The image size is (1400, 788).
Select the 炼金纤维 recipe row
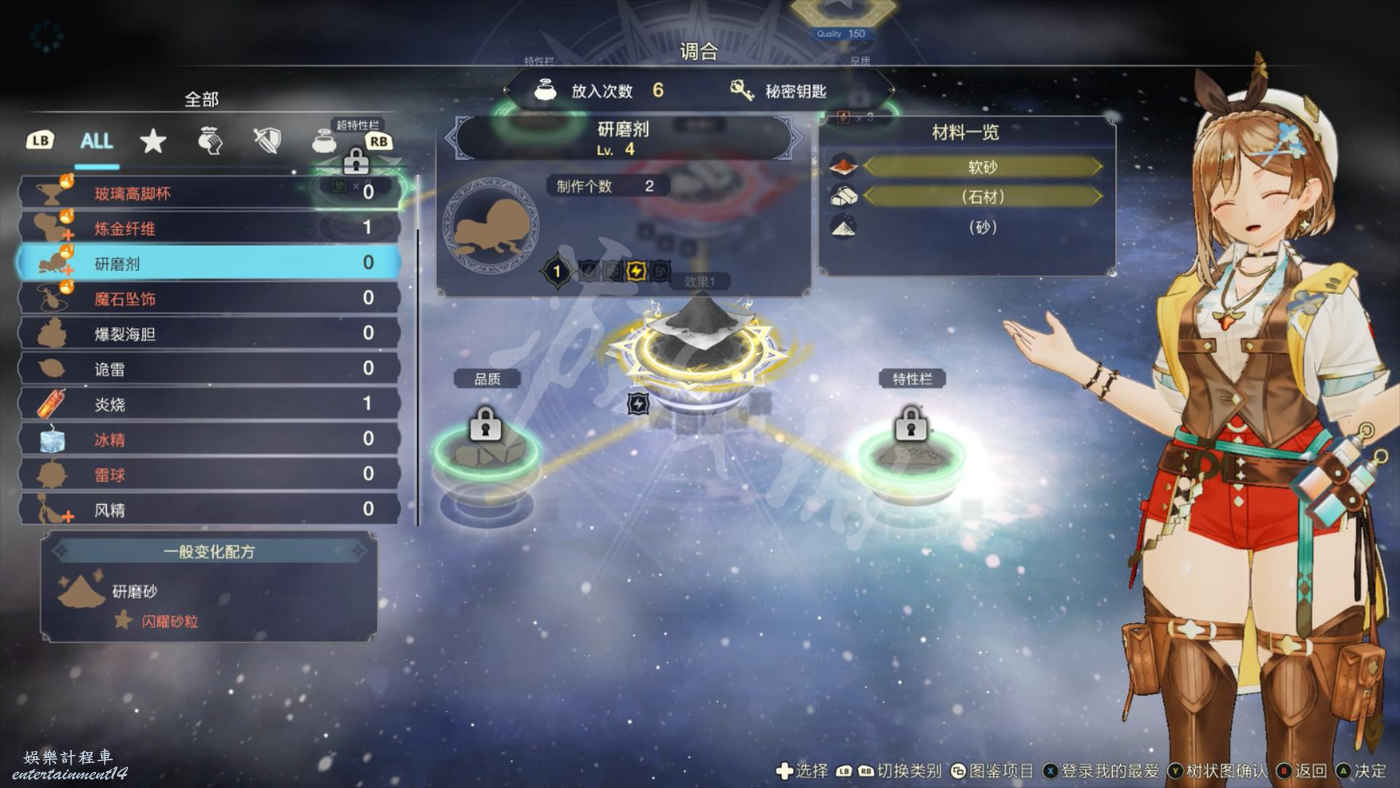tap(210, 228)
